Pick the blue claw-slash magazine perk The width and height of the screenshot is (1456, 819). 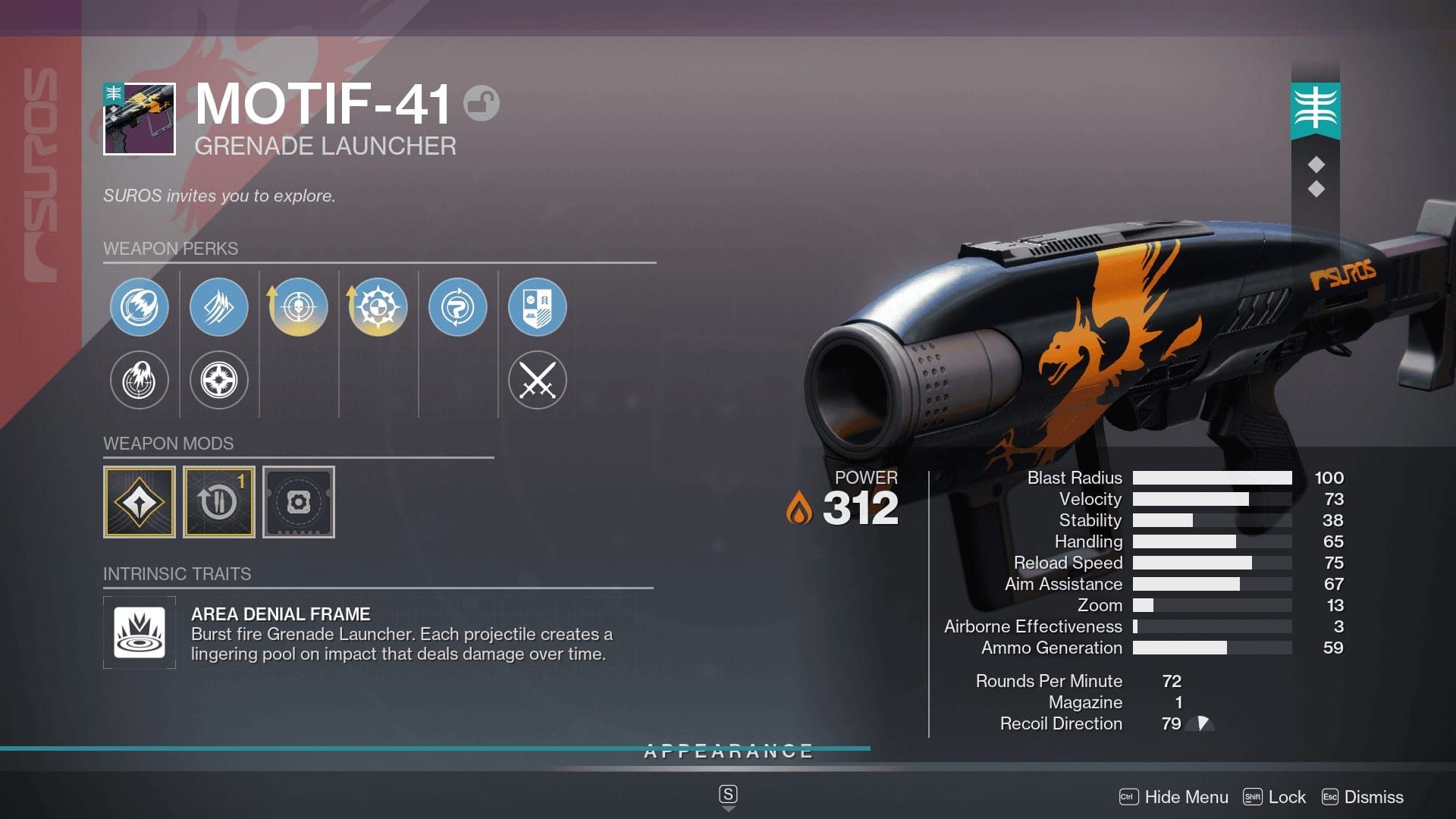[x=218, y=307]
